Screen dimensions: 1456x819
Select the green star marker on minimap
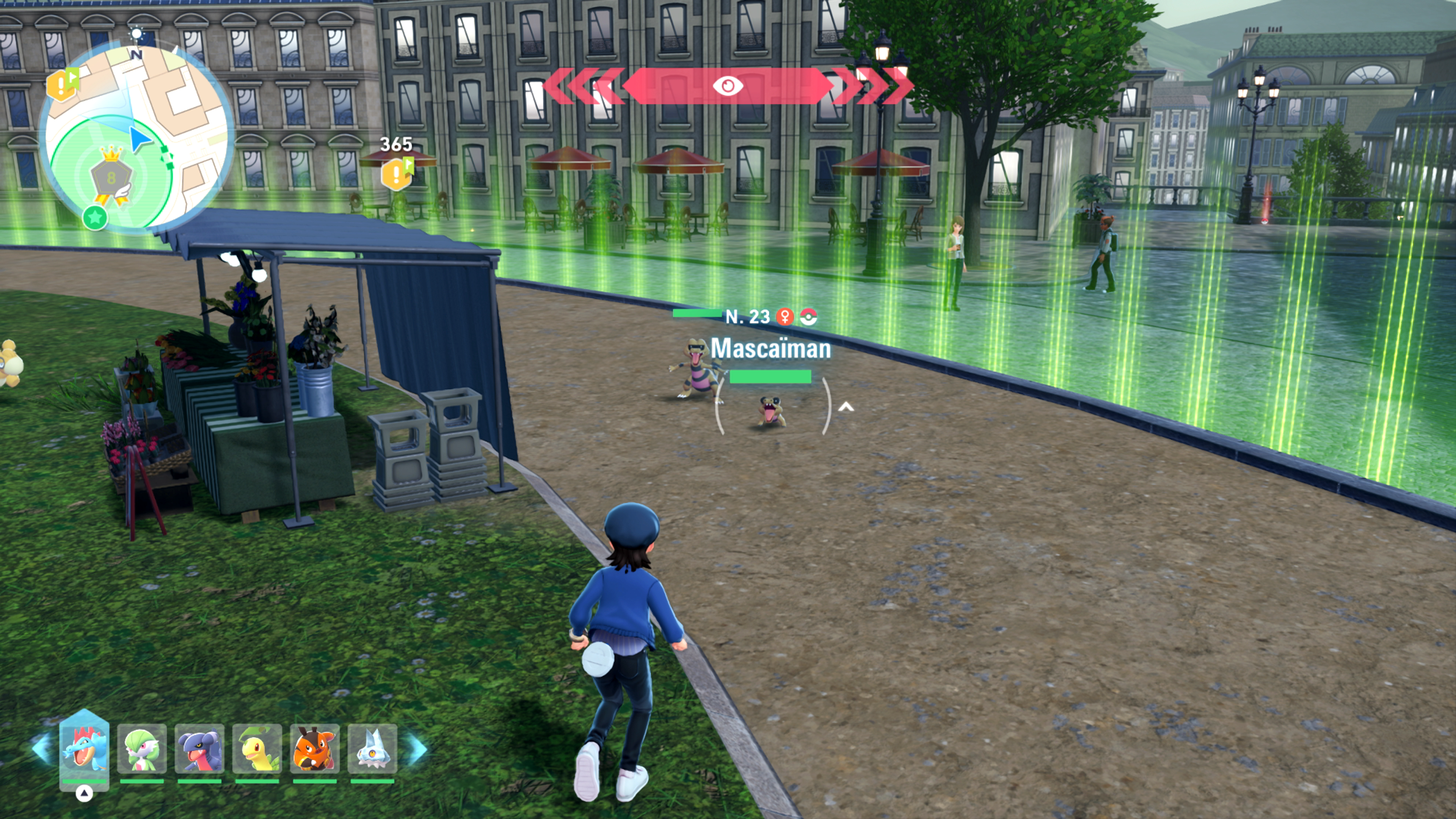pyautogui.click(x=95, y=217)
